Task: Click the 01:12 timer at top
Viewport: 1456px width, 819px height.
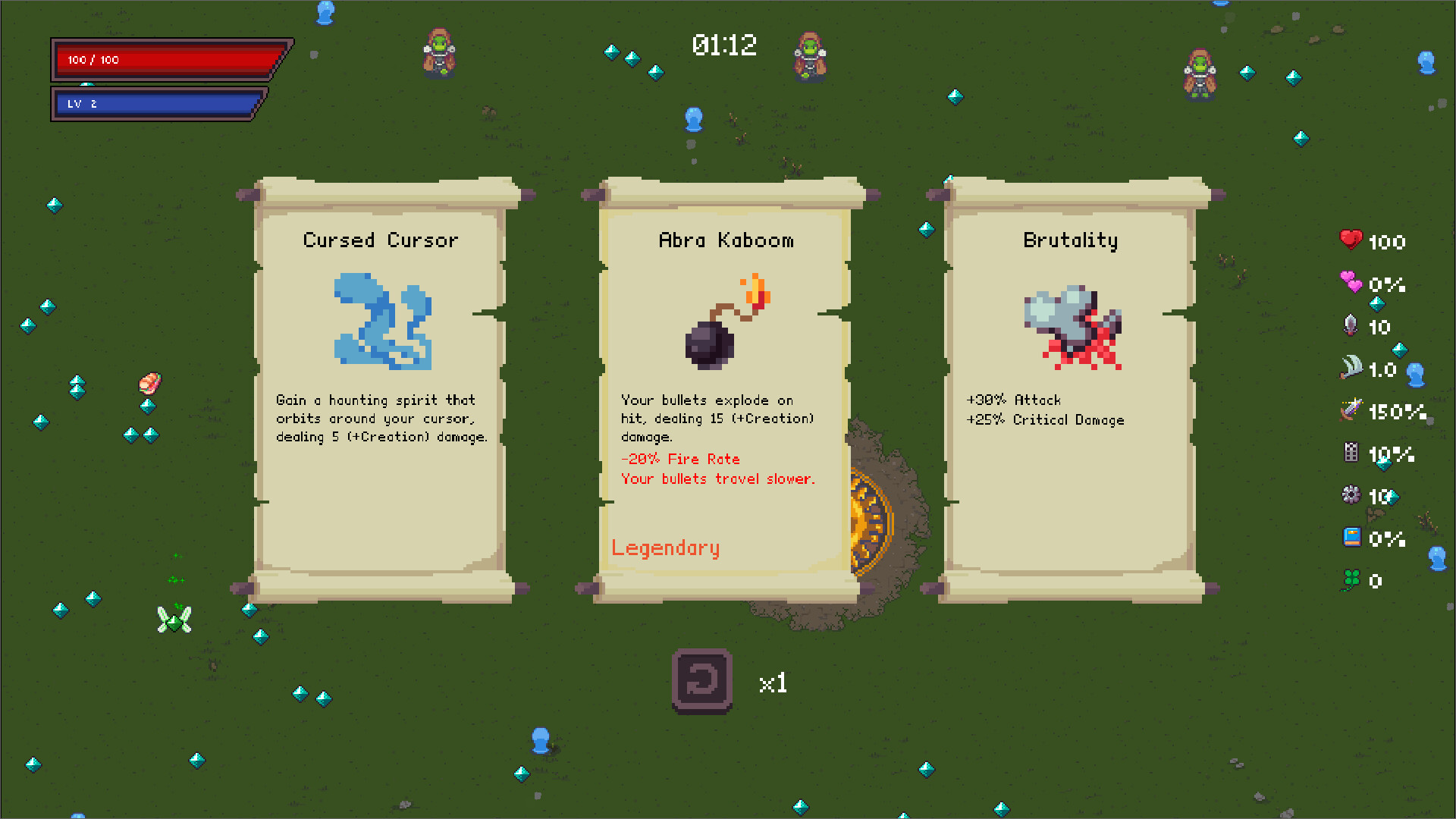Action: click(x=724, y=45)
